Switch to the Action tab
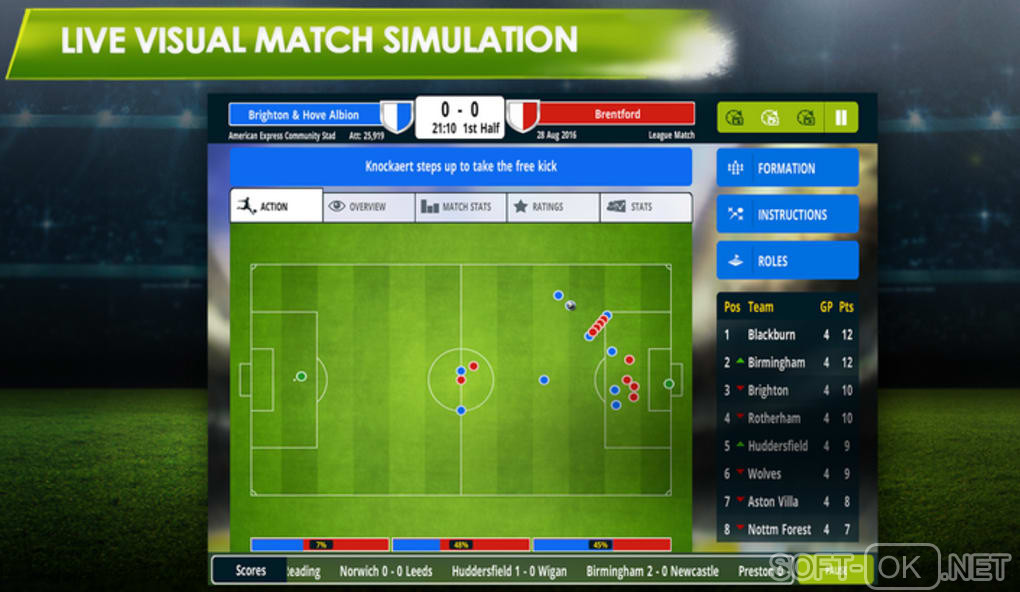 pyautogui.click(x=276, y=206)
